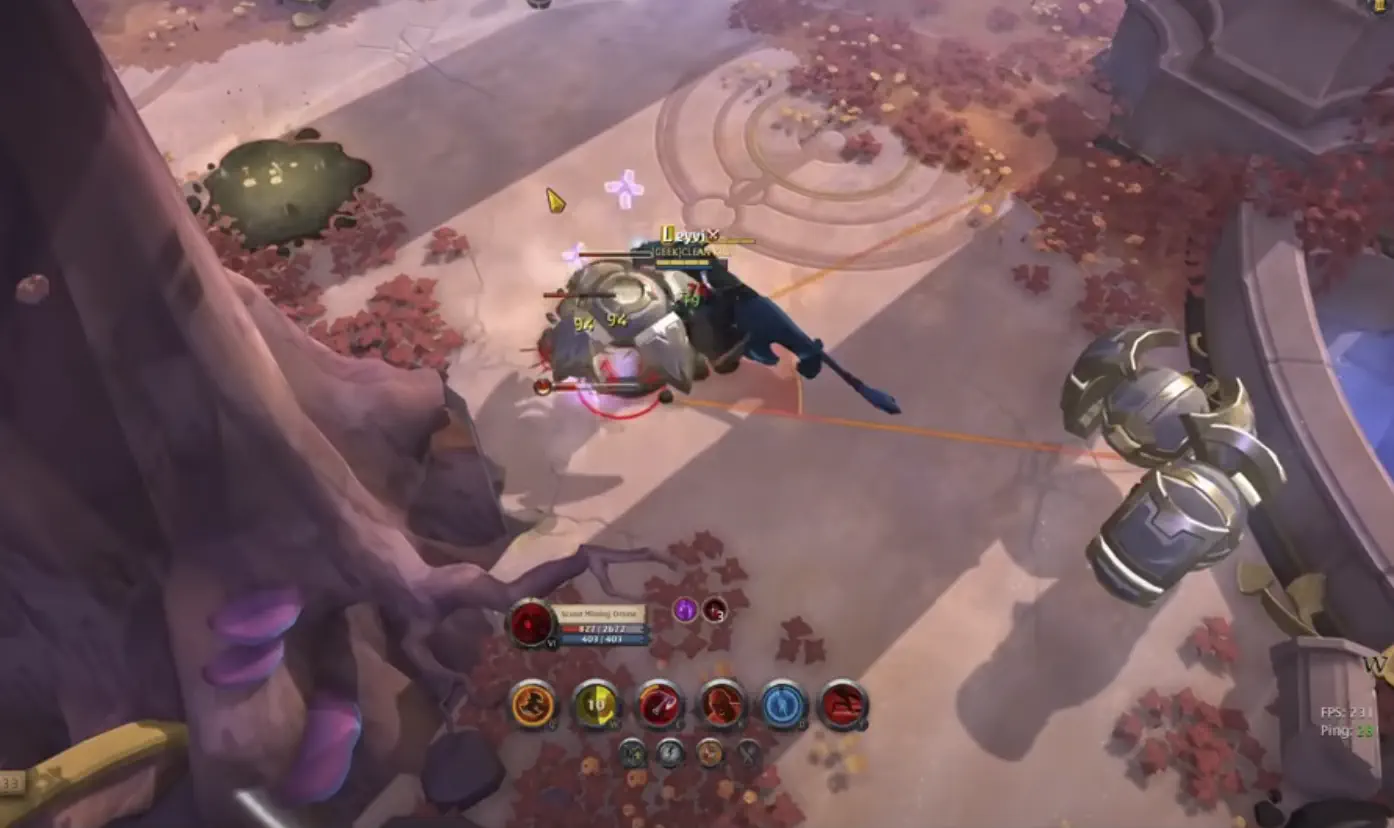Screen dimensions: 1394x828
Task: Use the R-slot helmet ability icon
Action: point(722,705)
